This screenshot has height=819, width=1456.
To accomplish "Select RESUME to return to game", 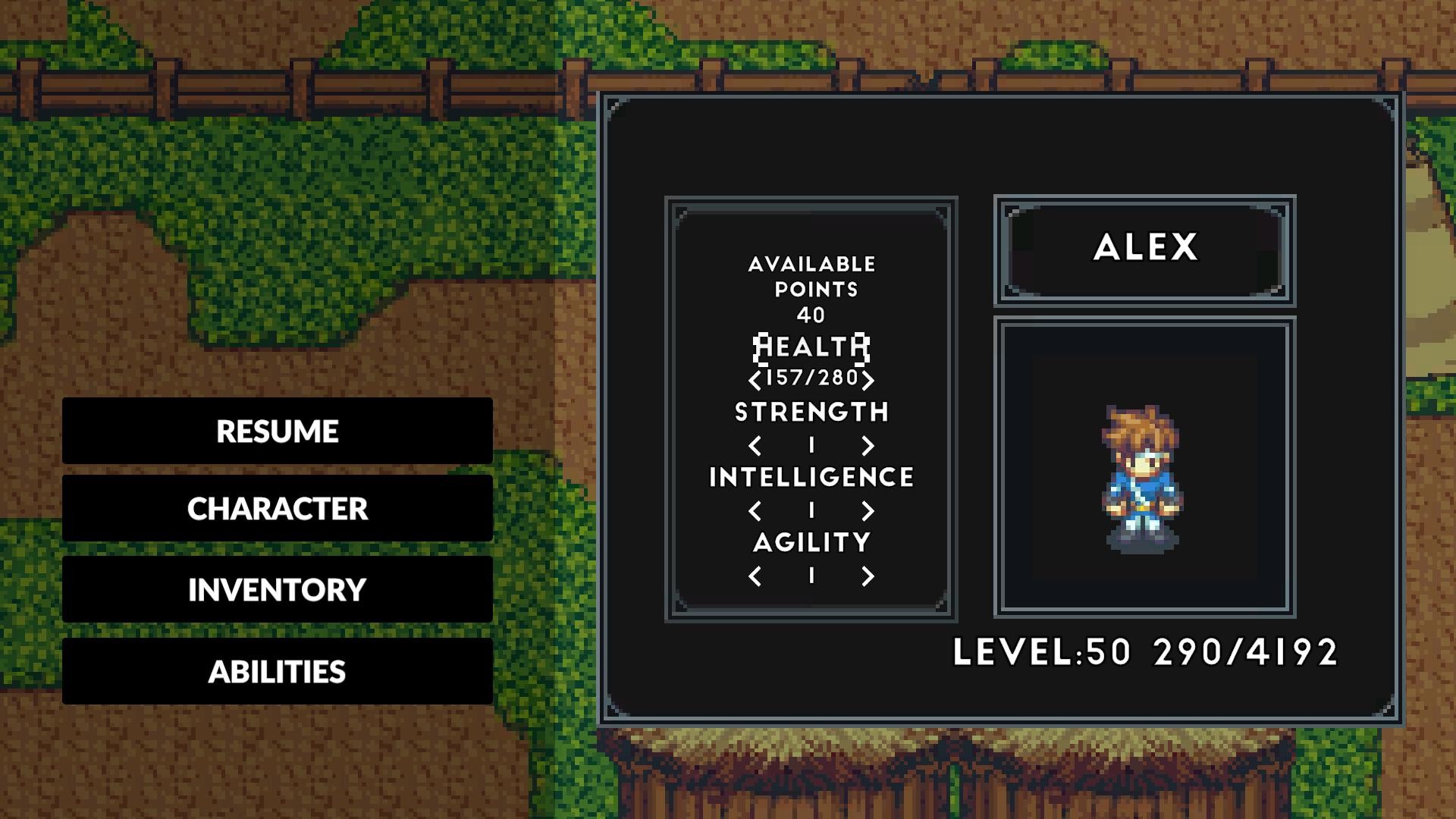I will pos(278,431).
